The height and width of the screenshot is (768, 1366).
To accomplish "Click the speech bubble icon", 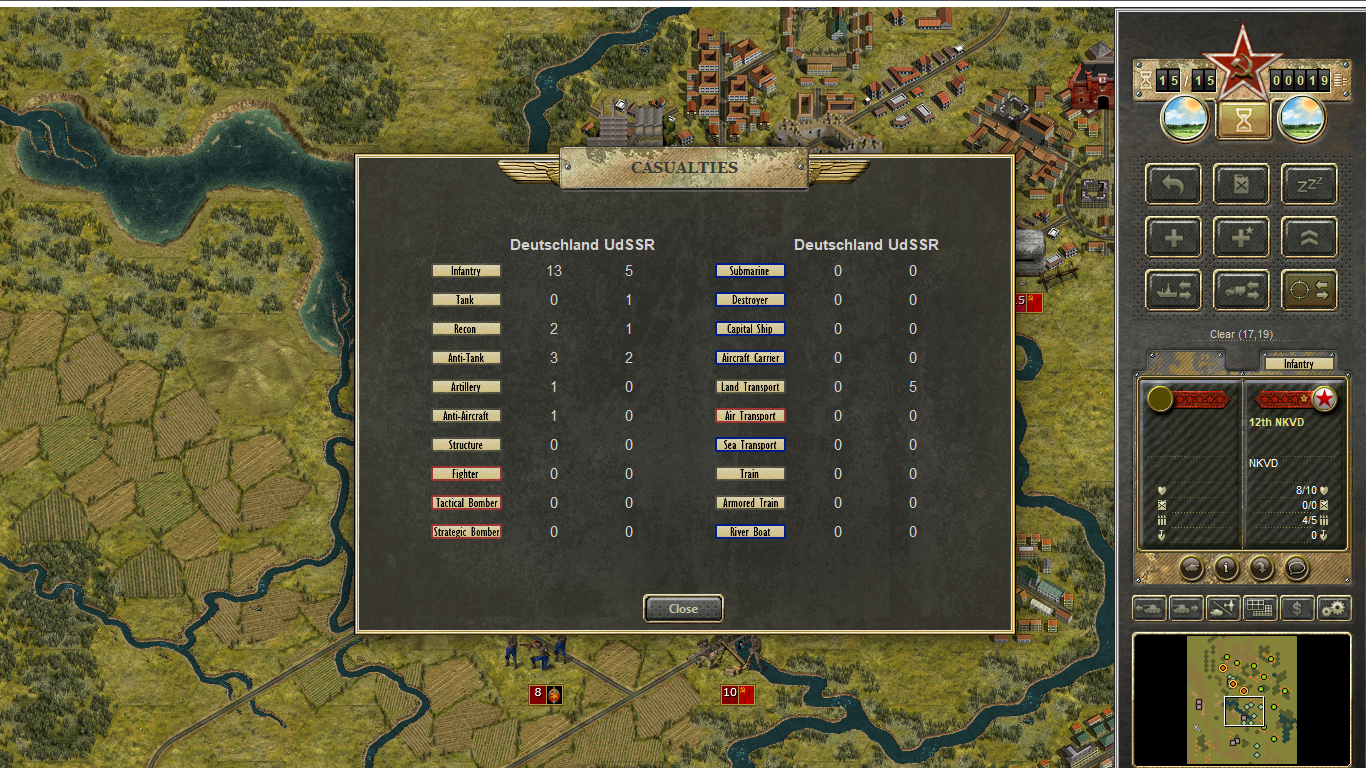I will coord(1296,568).
